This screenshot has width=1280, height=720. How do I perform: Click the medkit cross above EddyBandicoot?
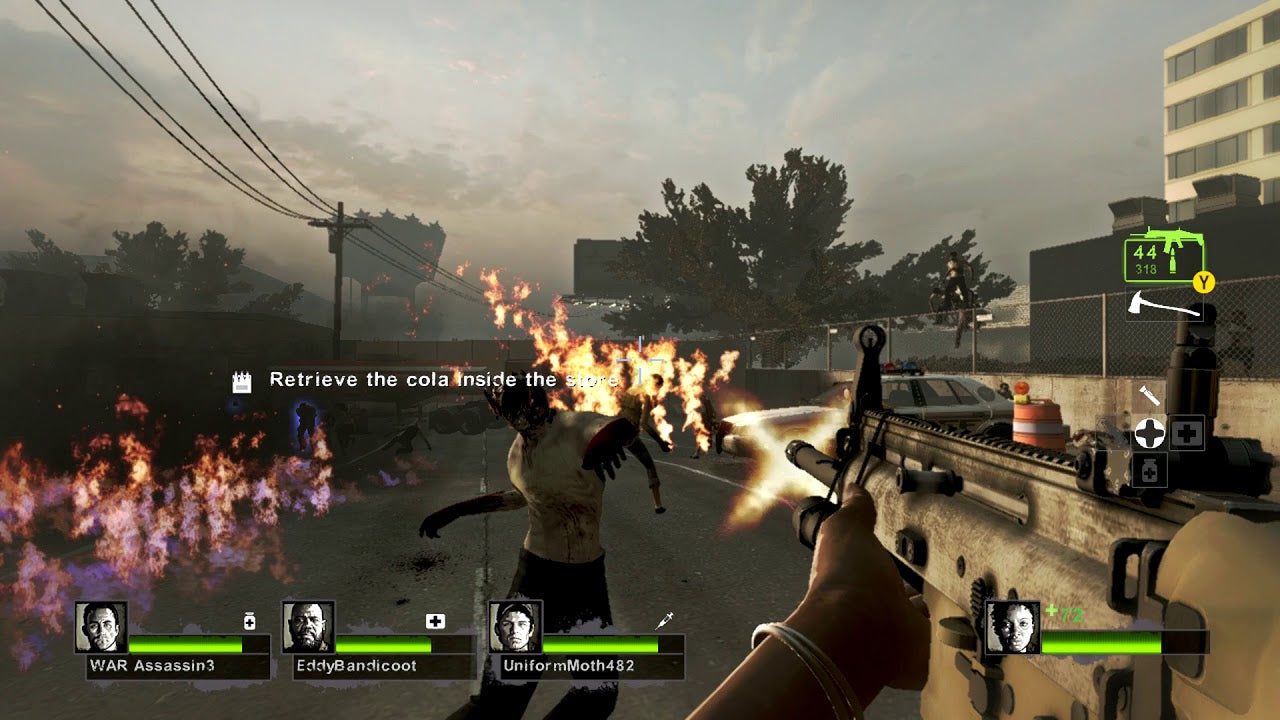pos(434,622)
